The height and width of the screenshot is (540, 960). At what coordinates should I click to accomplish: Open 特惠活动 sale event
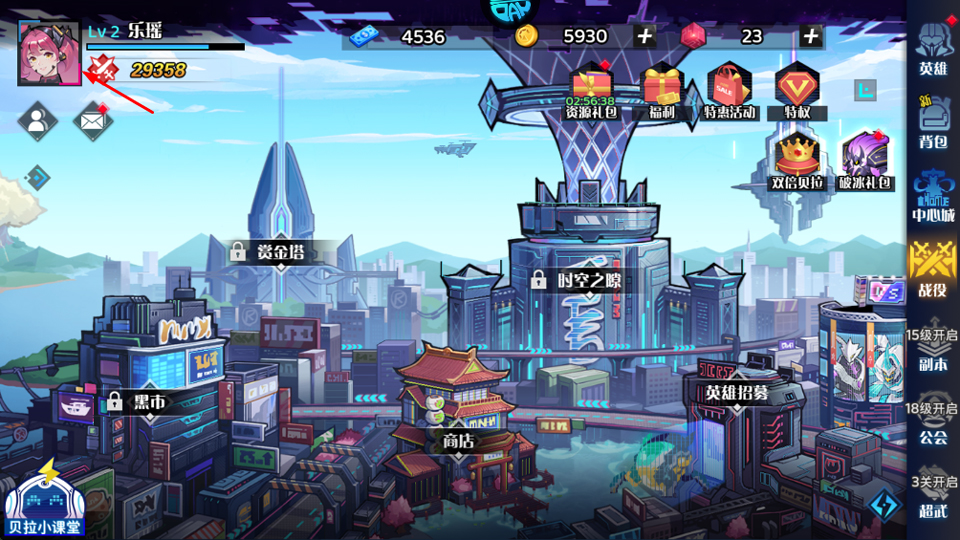tap(729, 90)
